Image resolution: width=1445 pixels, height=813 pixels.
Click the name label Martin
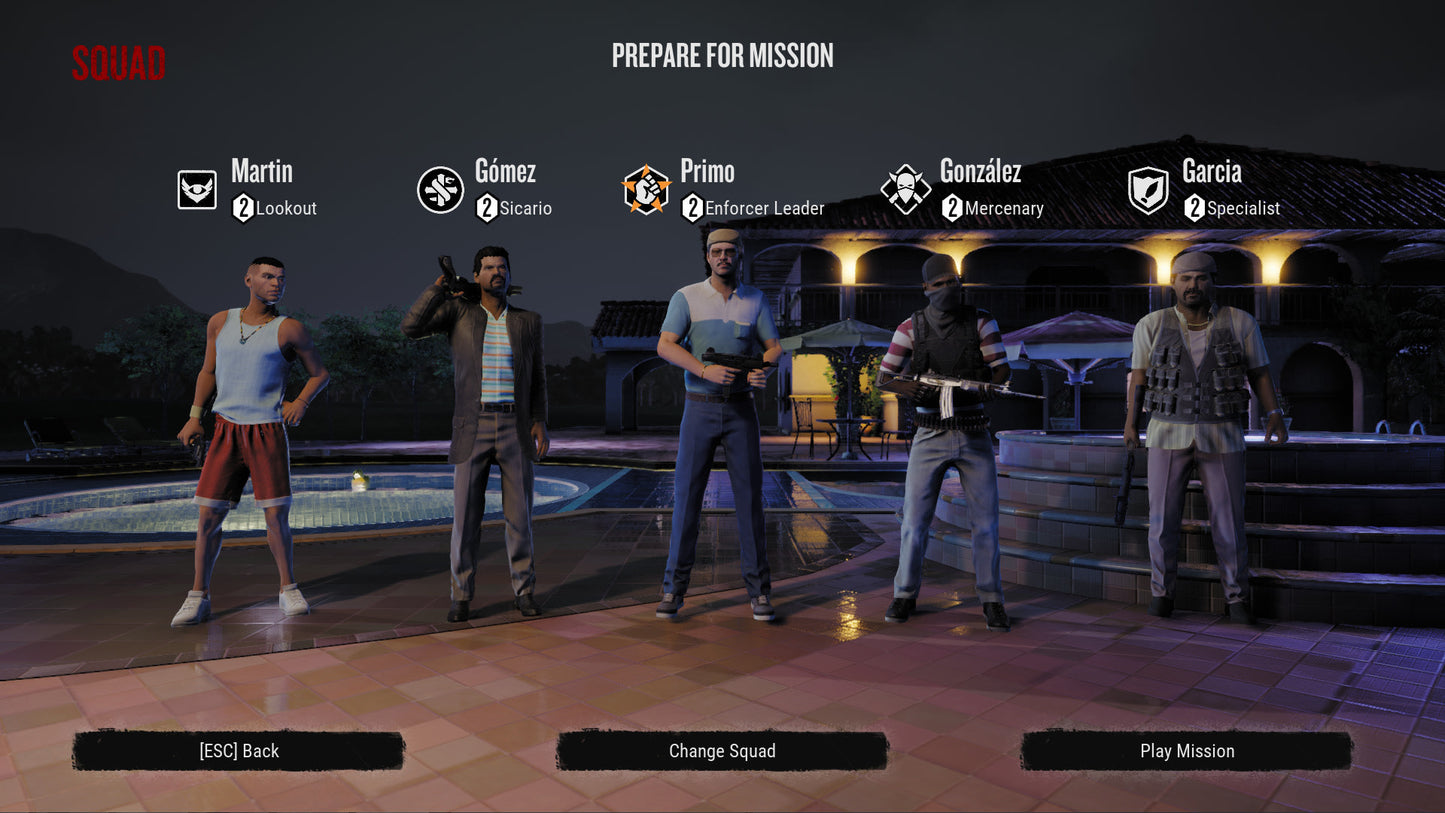[261, 172]
